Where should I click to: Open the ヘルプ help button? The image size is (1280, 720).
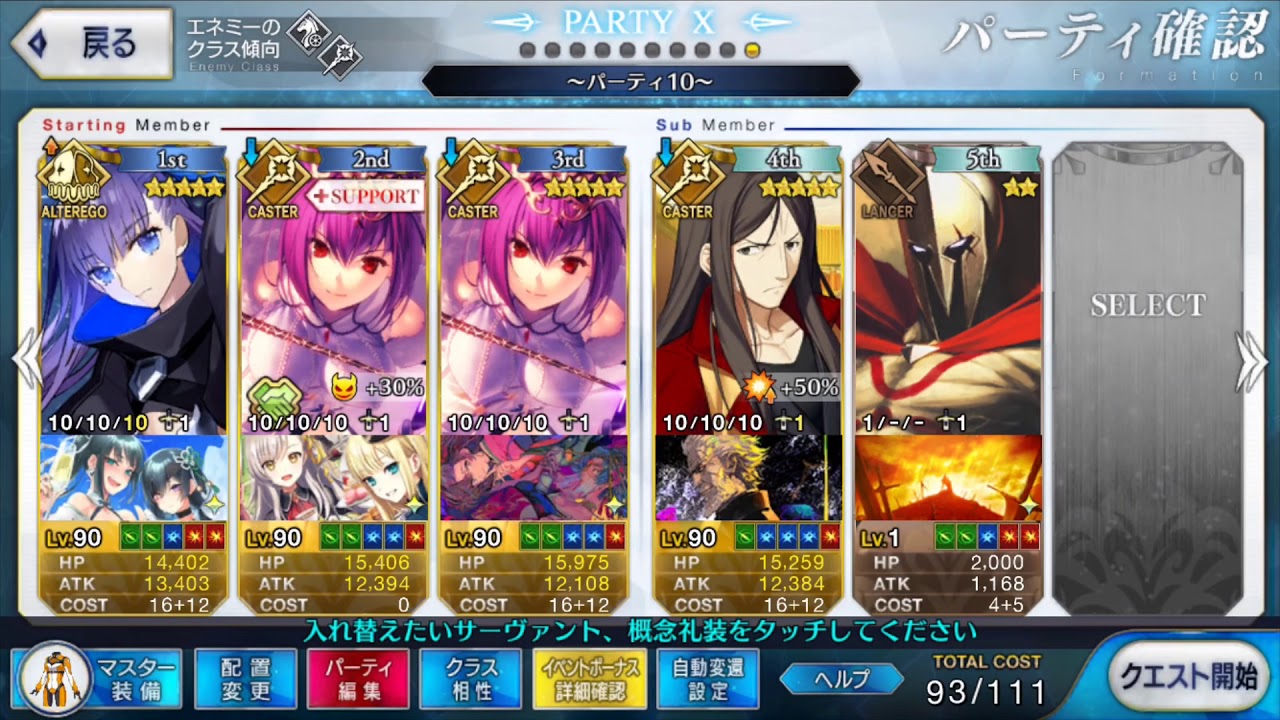(x=842, y=679)
